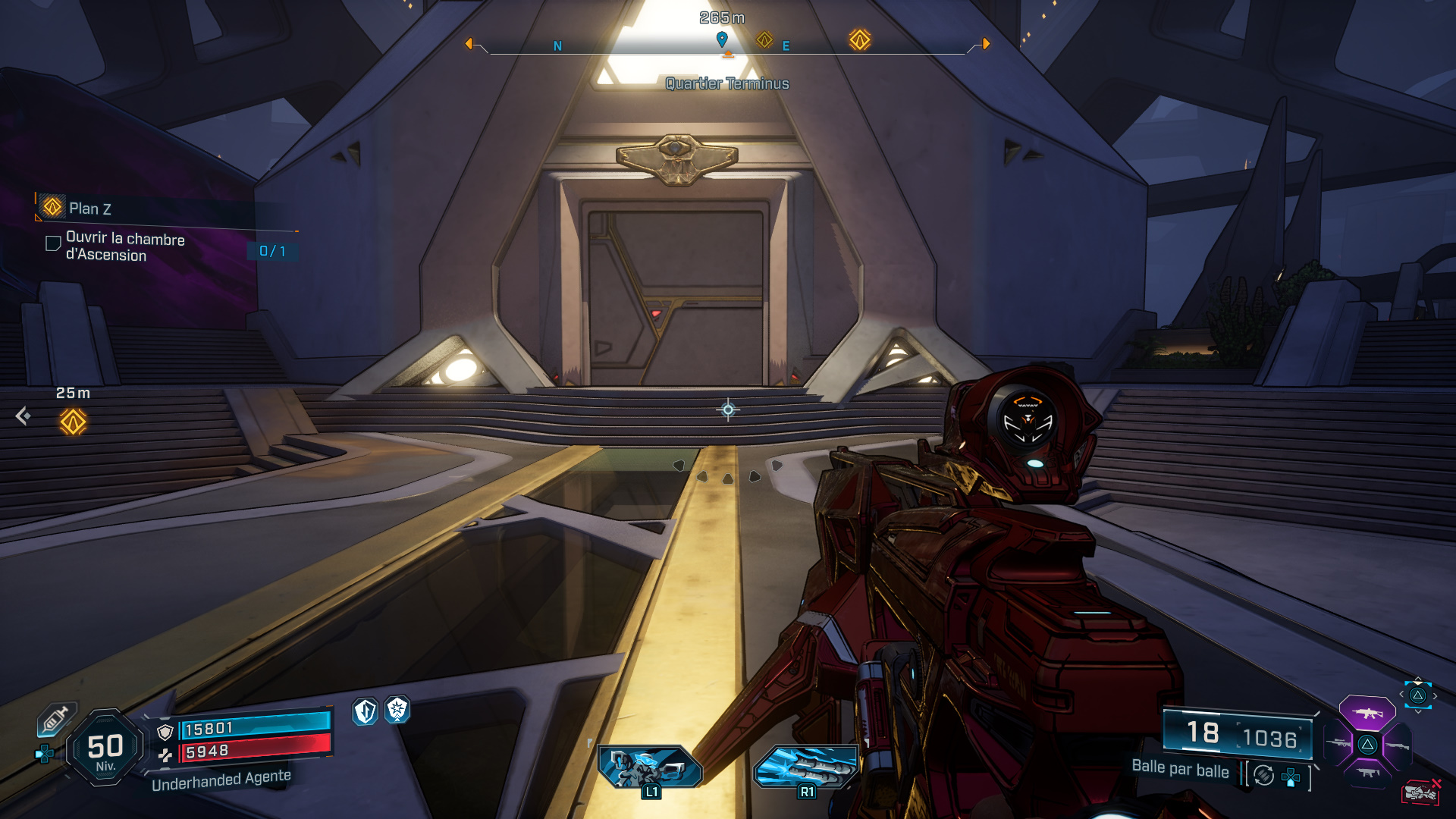Tick the Ouvrir la chambre d'Ascension objective box
This screenshot has width=1456, height=819.
53,243
